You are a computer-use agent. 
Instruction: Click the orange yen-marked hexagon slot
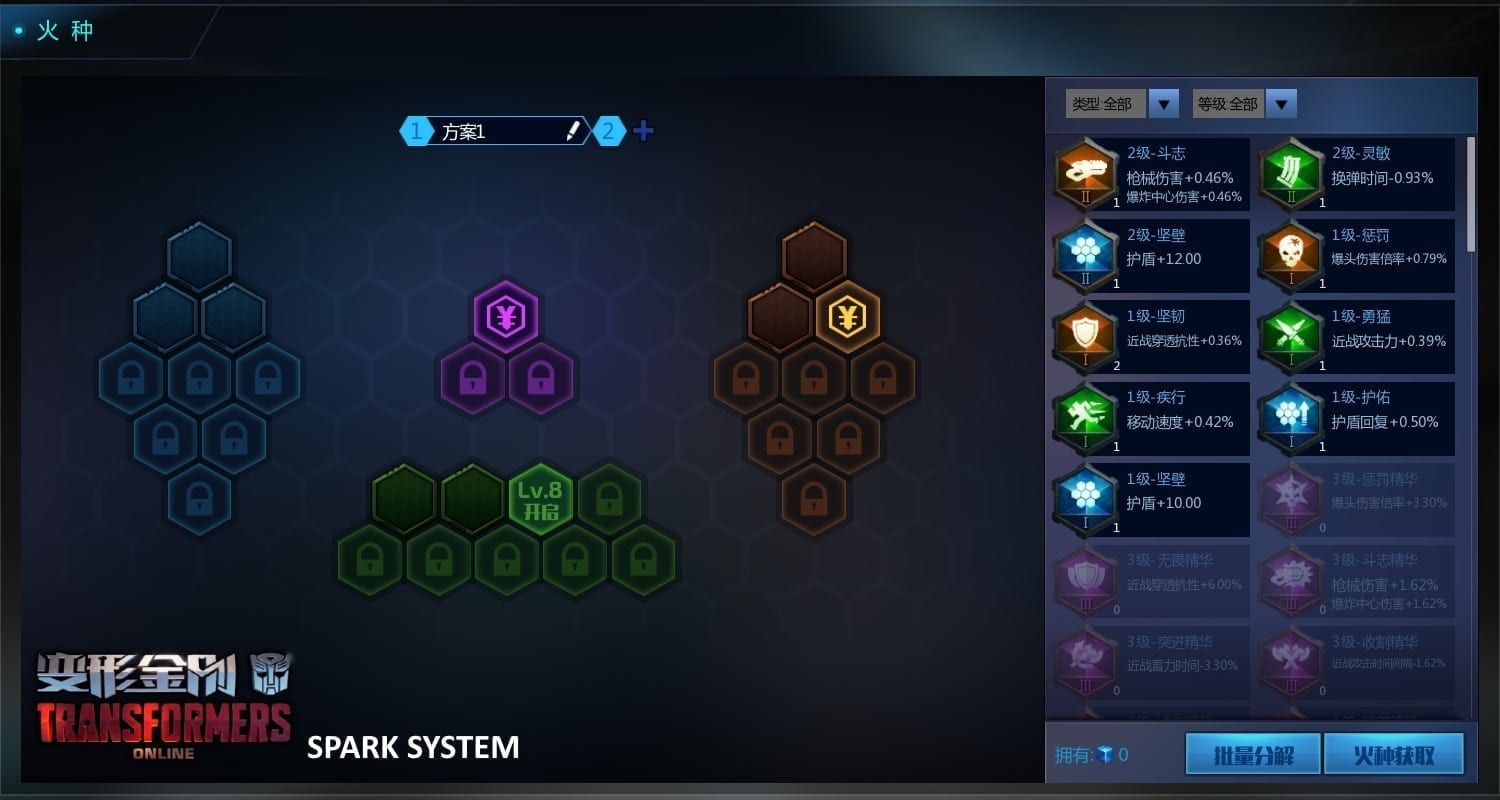848,318
